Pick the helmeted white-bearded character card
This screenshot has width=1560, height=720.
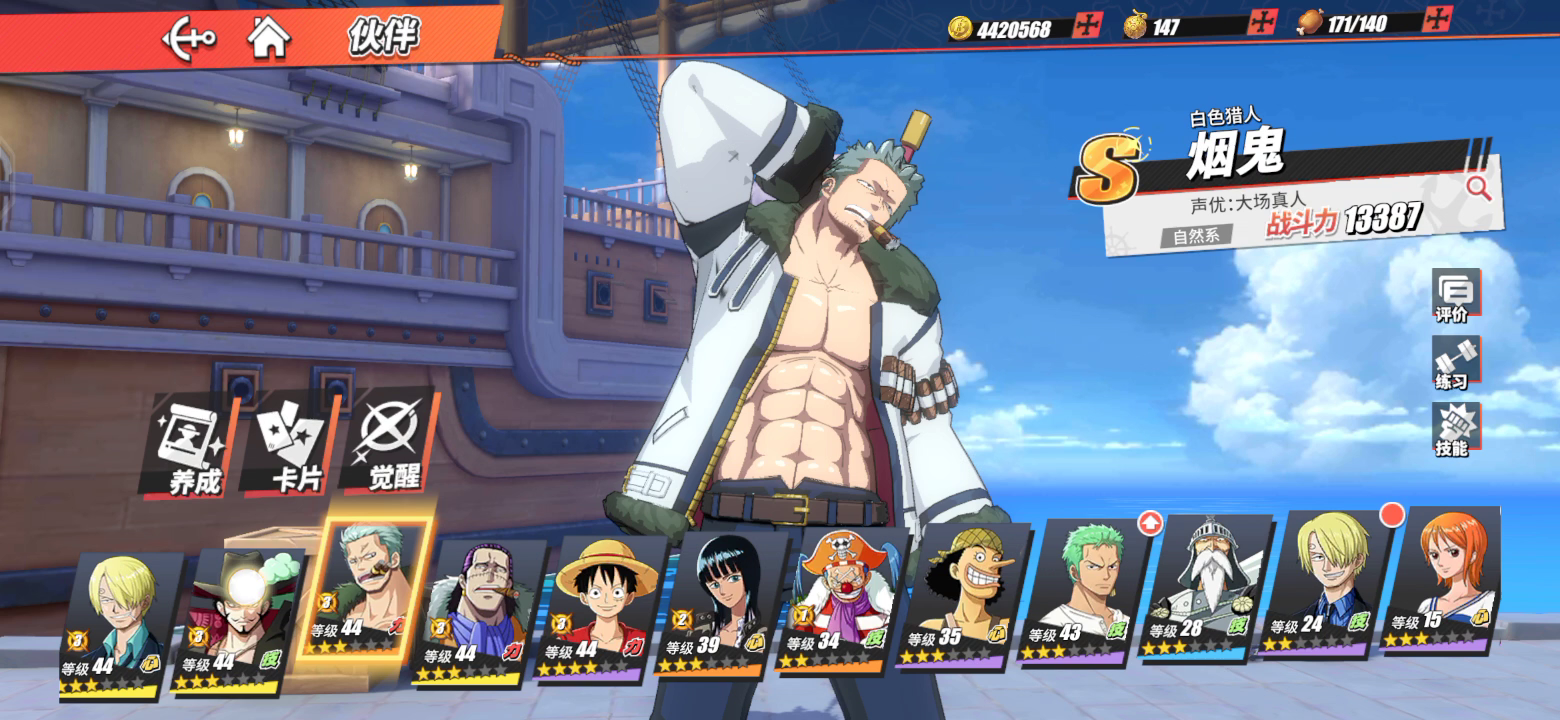[x=1202, y=587]
